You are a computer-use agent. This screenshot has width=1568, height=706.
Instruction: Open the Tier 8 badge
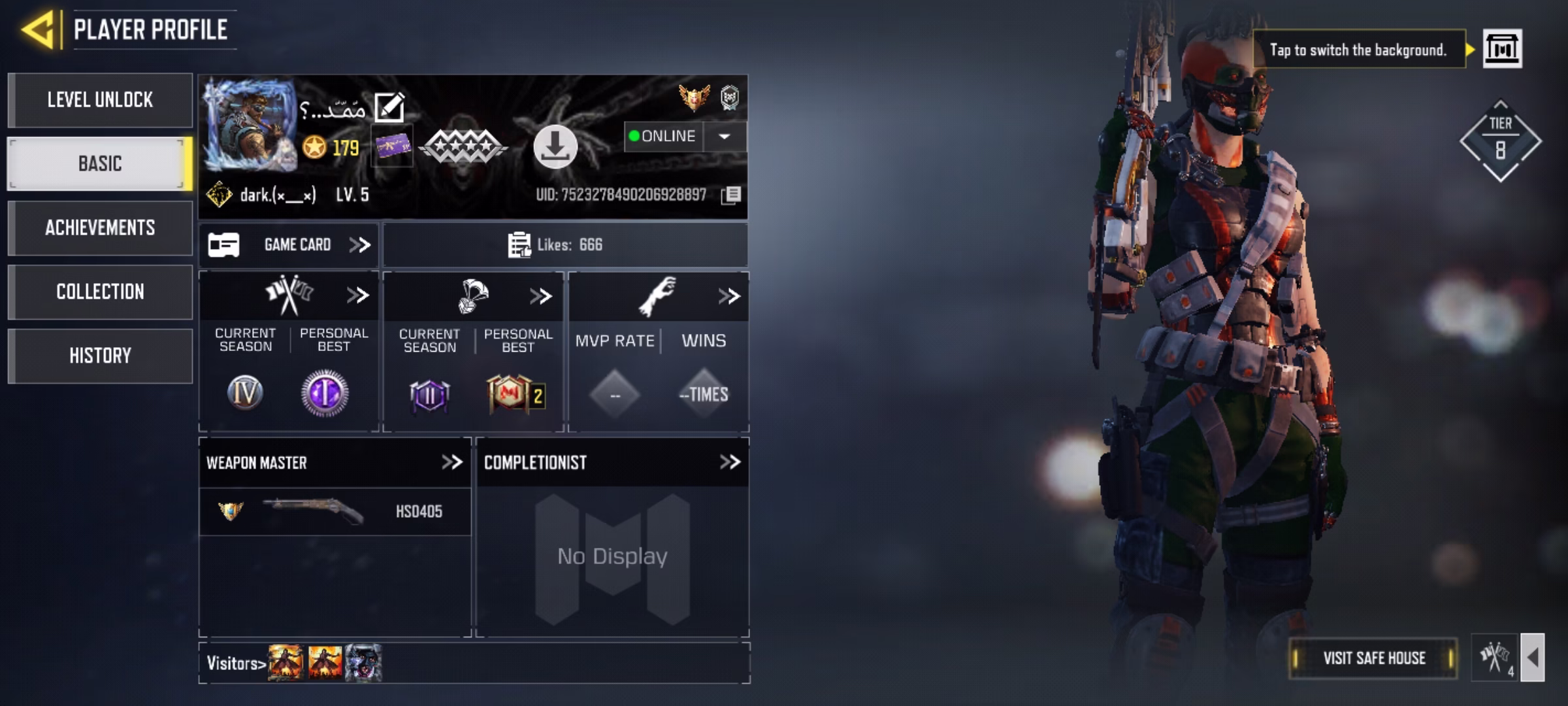(1500, 141)
